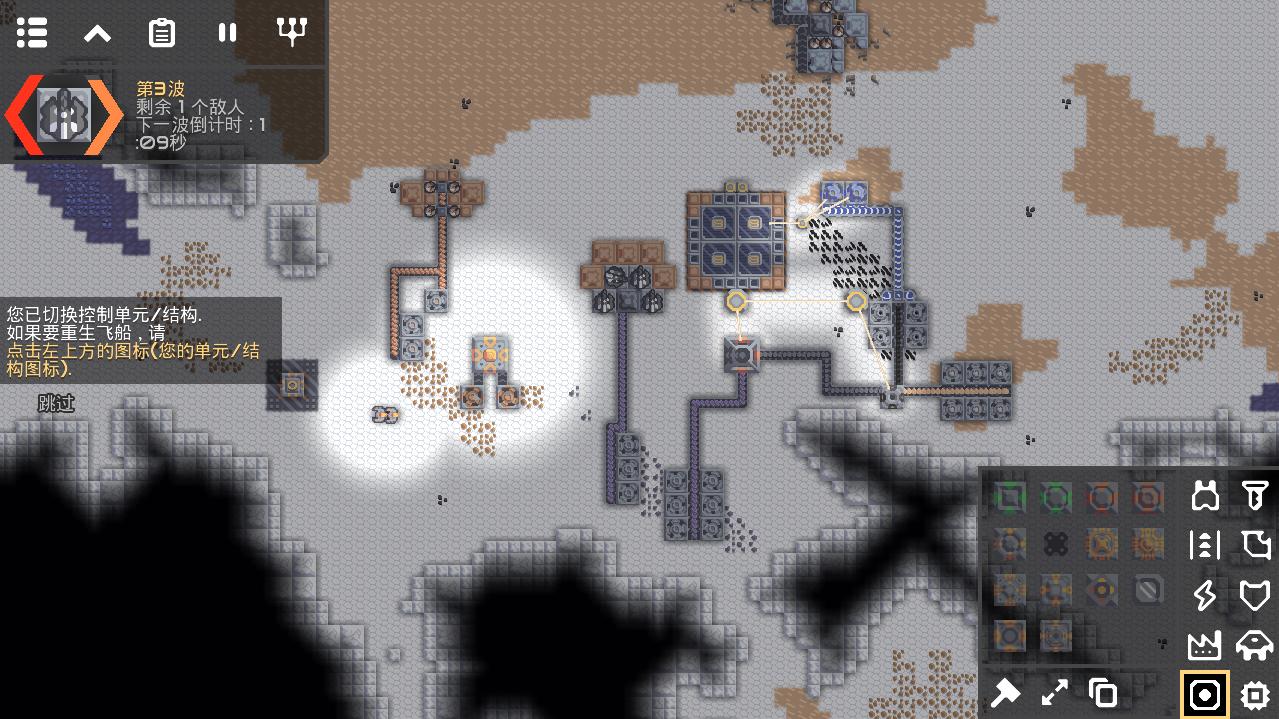
Task: Choose the shield defense category
Action: click(1254, 595)
